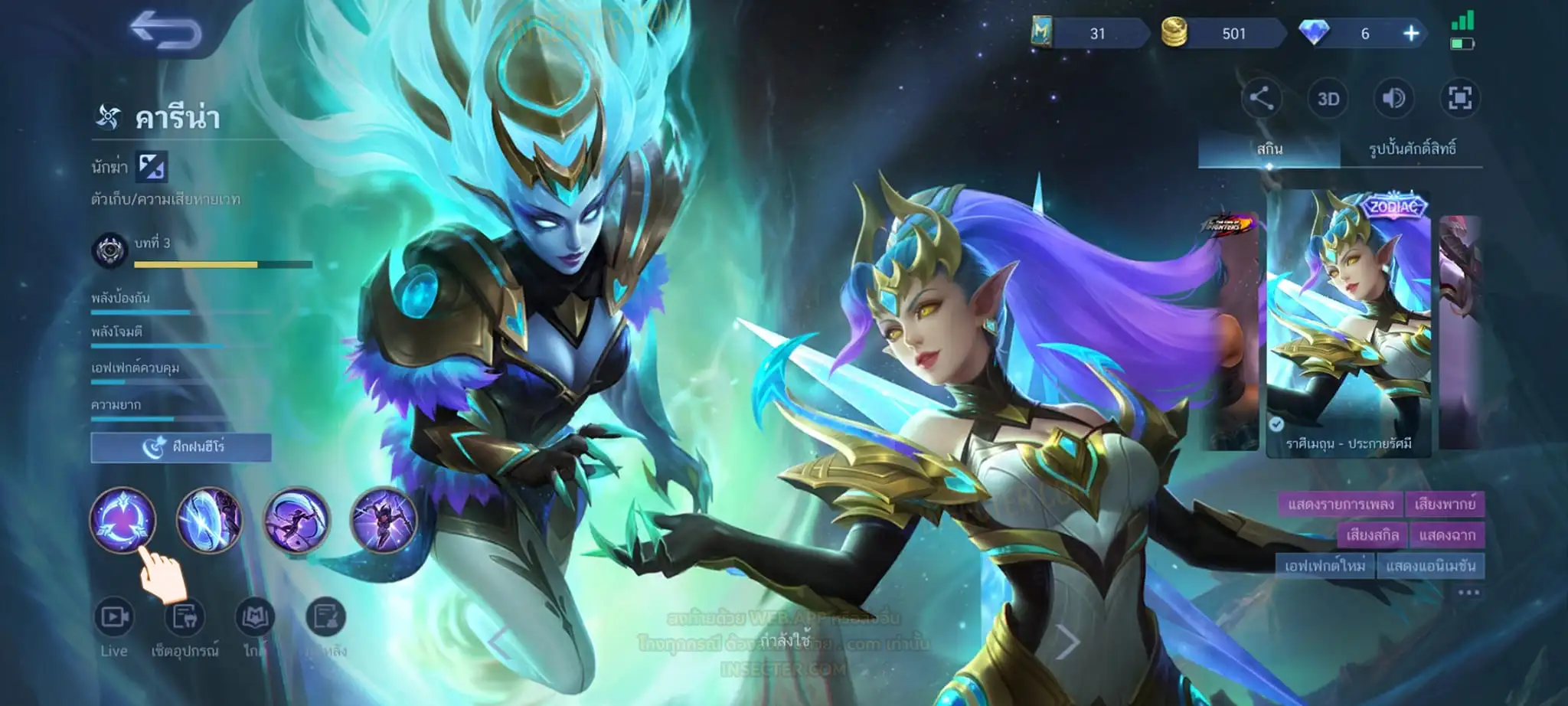Click the แสดงแอนิเมชัน tag
Viewport: 1568px width, 706px height.
pyautogui.click(x=1430, y=566)
